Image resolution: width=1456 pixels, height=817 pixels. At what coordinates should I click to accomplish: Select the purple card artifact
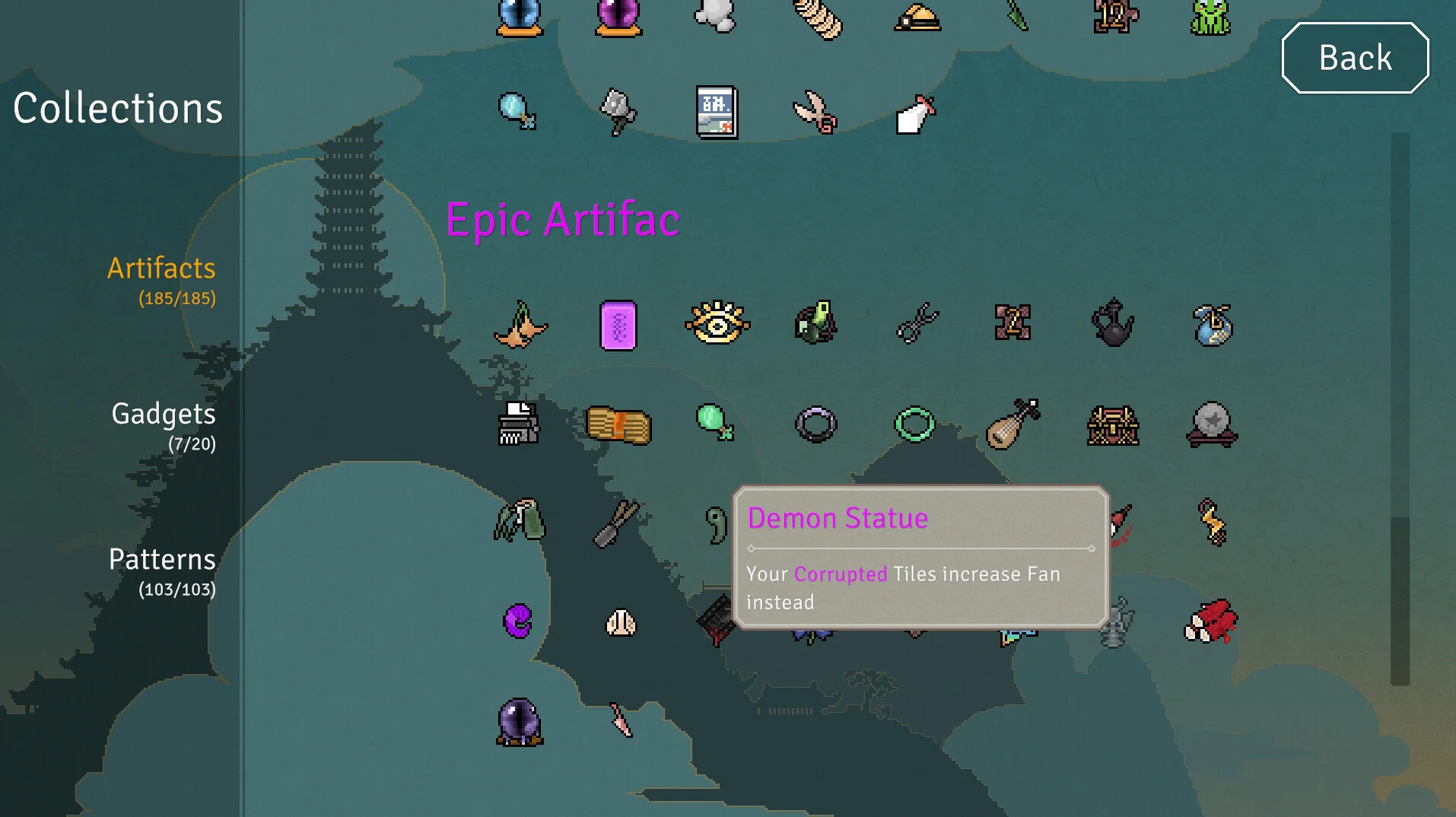click(618, 326)
